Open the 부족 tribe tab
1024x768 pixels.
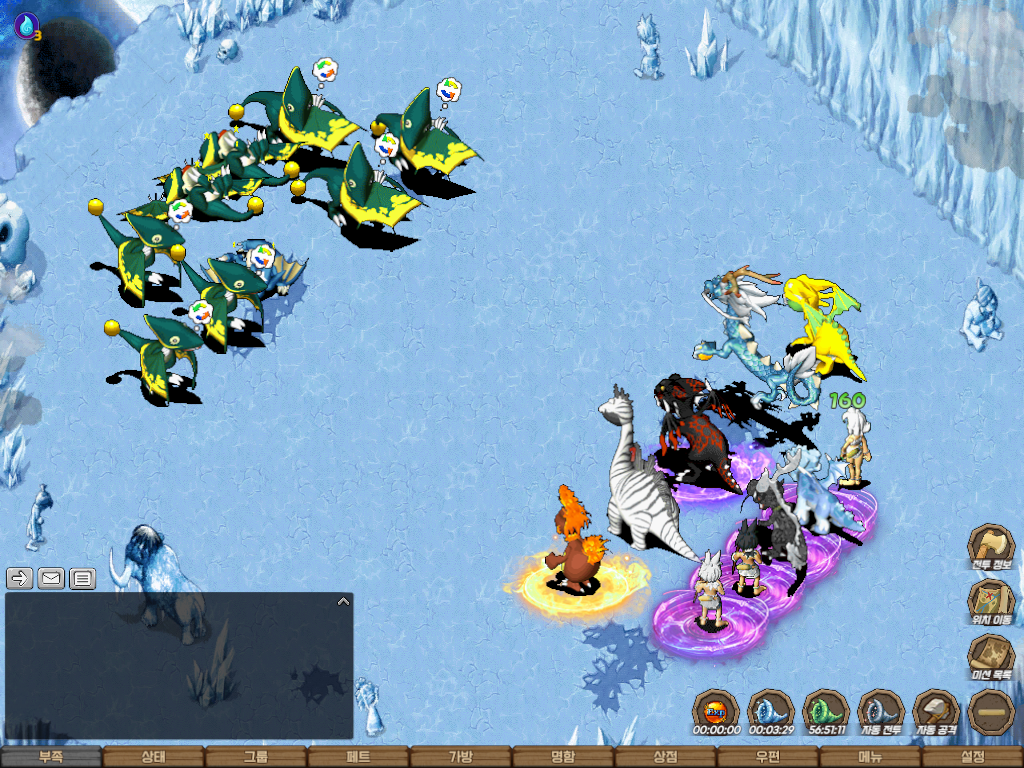[x=51, y=757]
